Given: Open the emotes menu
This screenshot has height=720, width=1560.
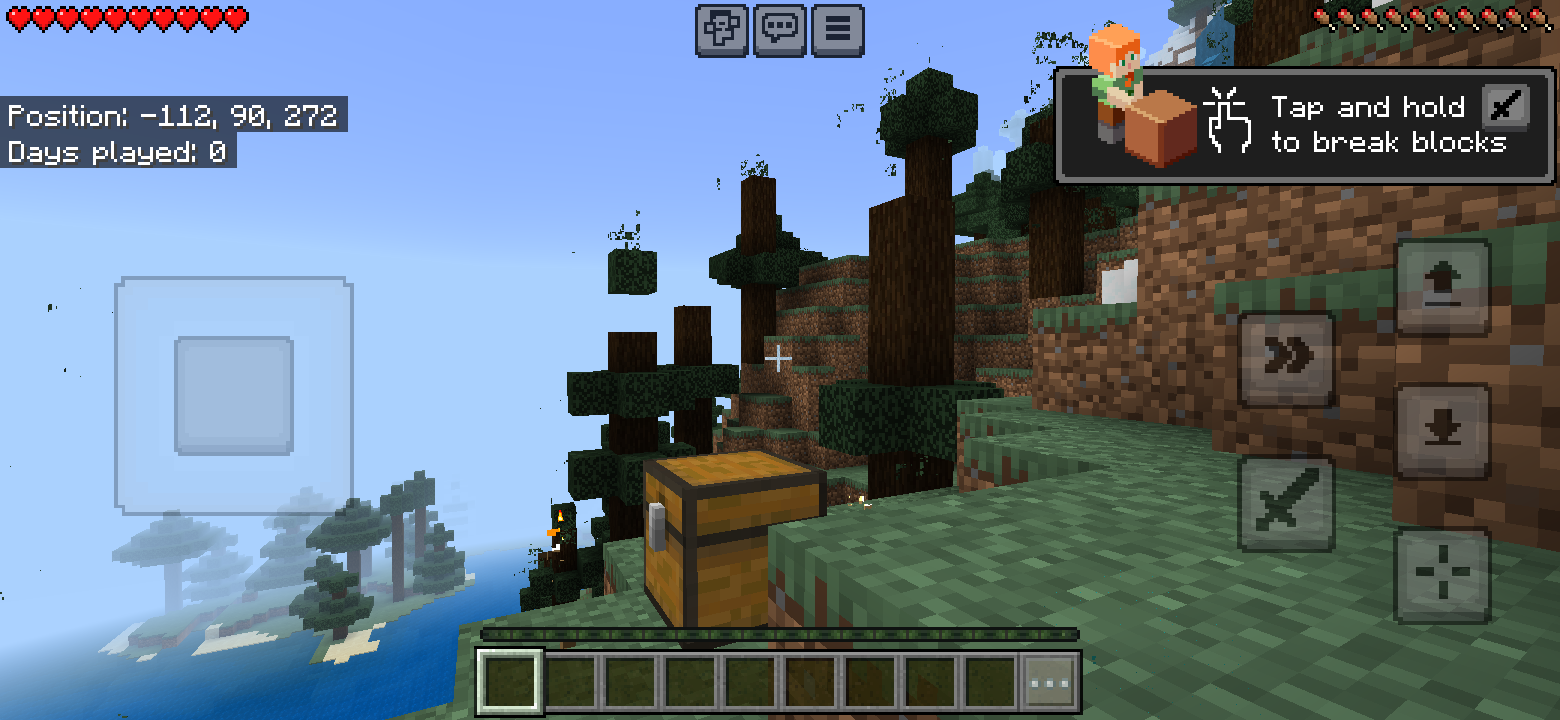Looking at the screenshot, I should click(x=720, y=29).
